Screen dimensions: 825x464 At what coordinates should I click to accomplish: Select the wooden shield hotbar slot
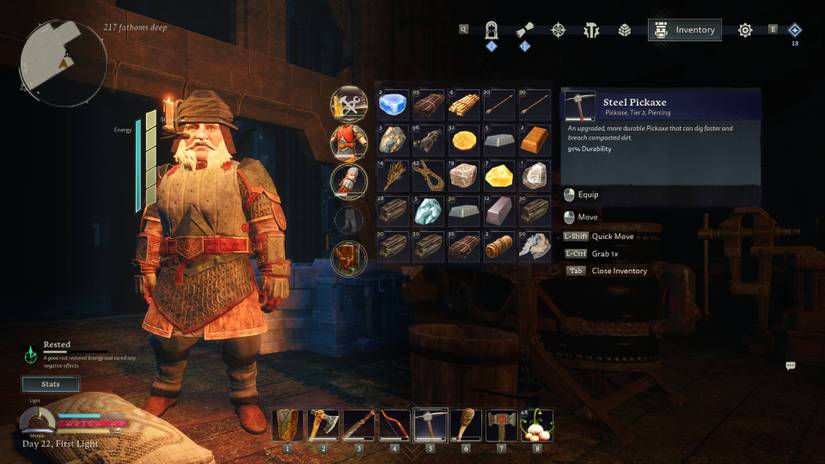pyautogui.click(x=289, y=425)
